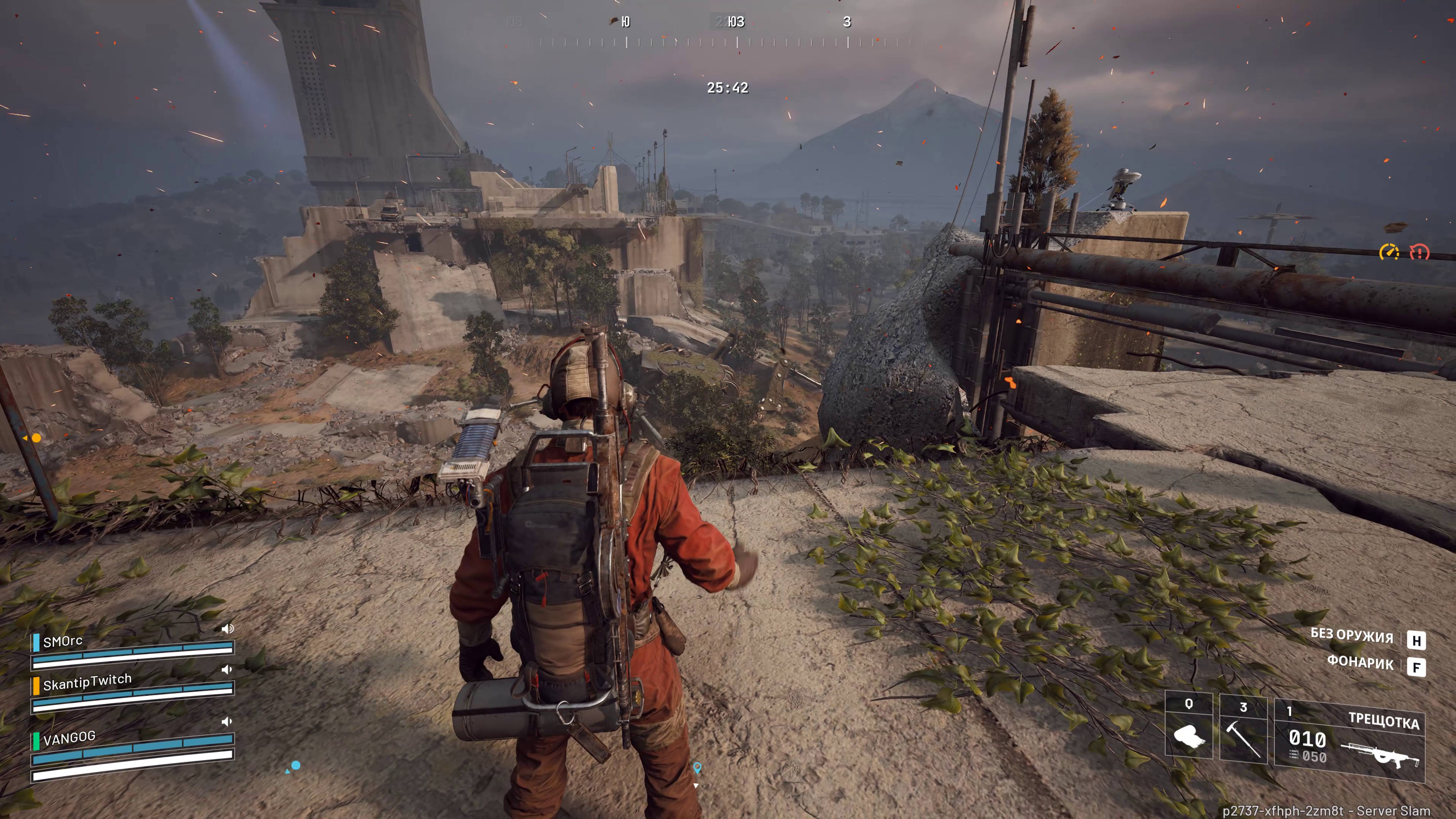This screenshot has width=1456, height=819.
Task: Mute player SkantipTwitch's voice chat
Action: [227, 670]
